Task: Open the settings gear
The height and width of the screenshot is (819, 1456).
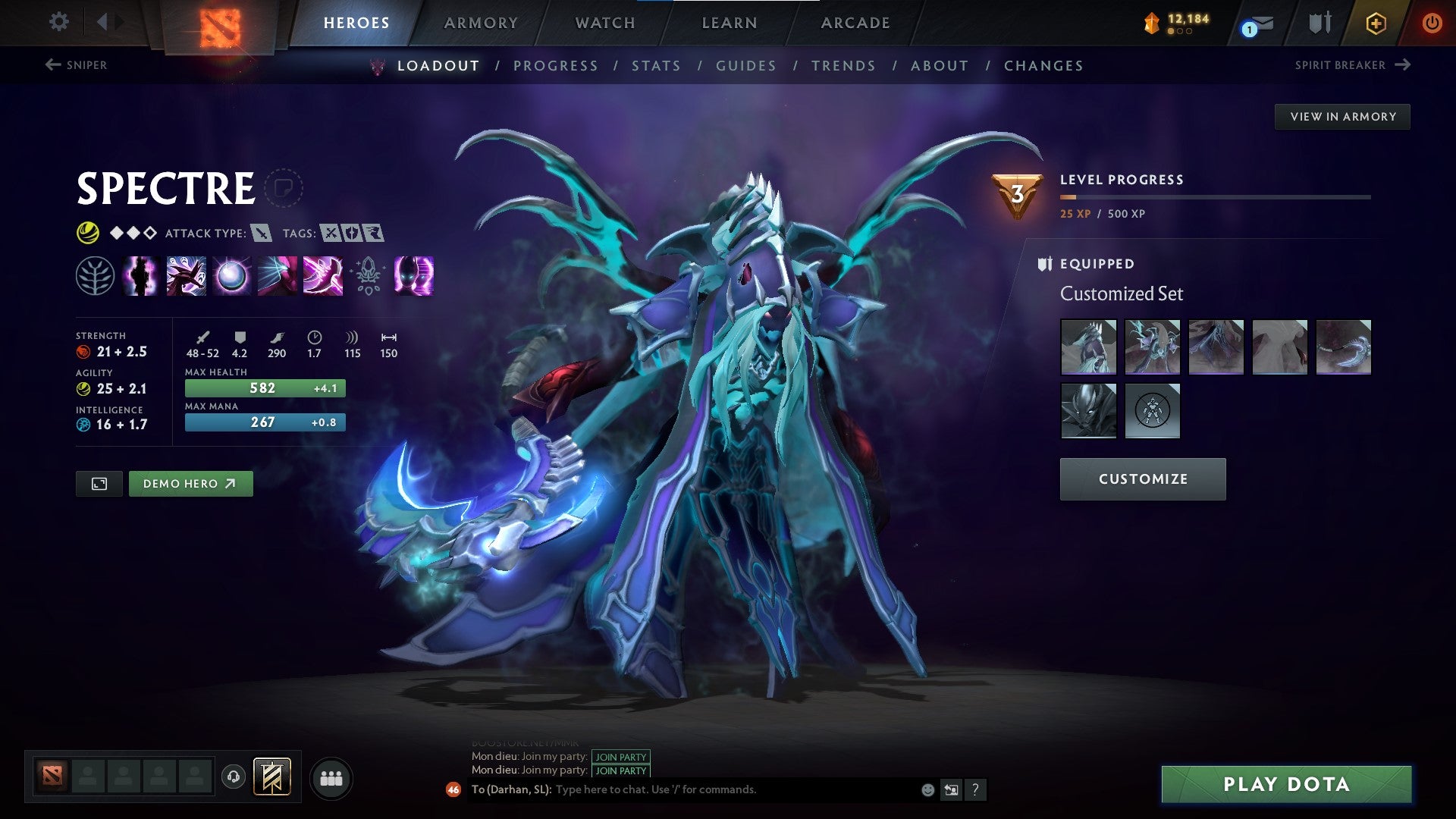Action: coord(58,22)
